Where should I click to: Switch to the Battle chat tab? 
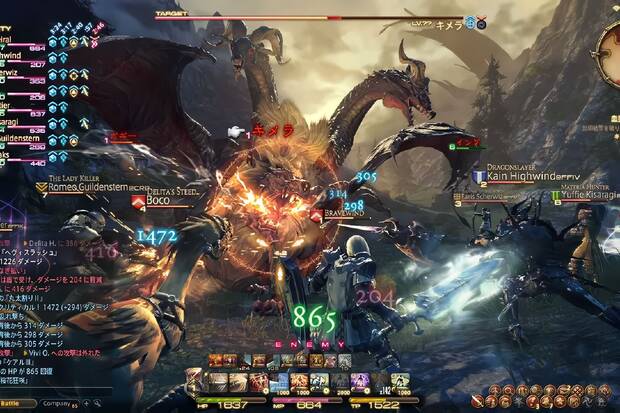17,404
